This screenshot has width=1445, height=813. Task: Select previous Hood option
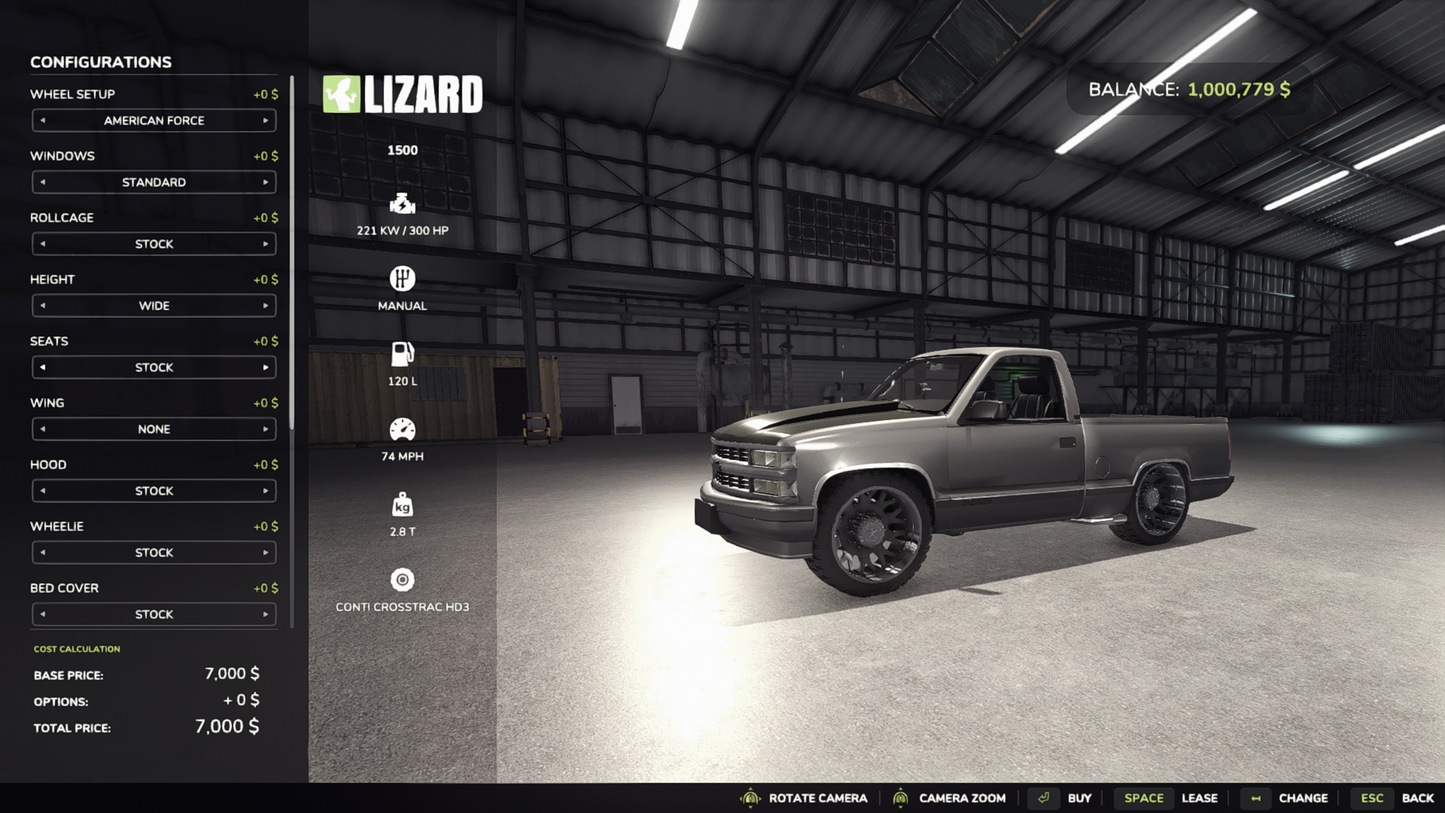click(42, 491)
